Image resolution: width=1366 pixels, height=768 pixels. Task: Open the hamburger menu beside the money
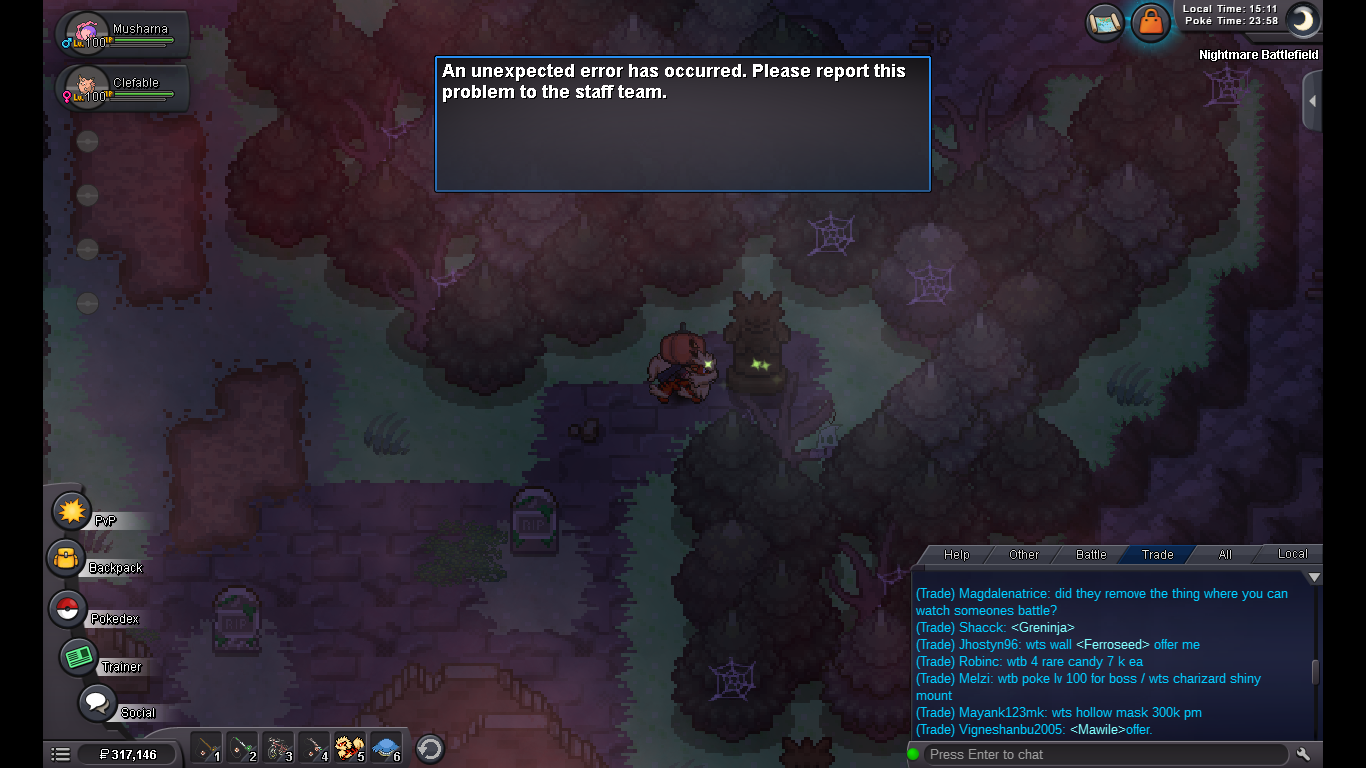tap(61, 754)
